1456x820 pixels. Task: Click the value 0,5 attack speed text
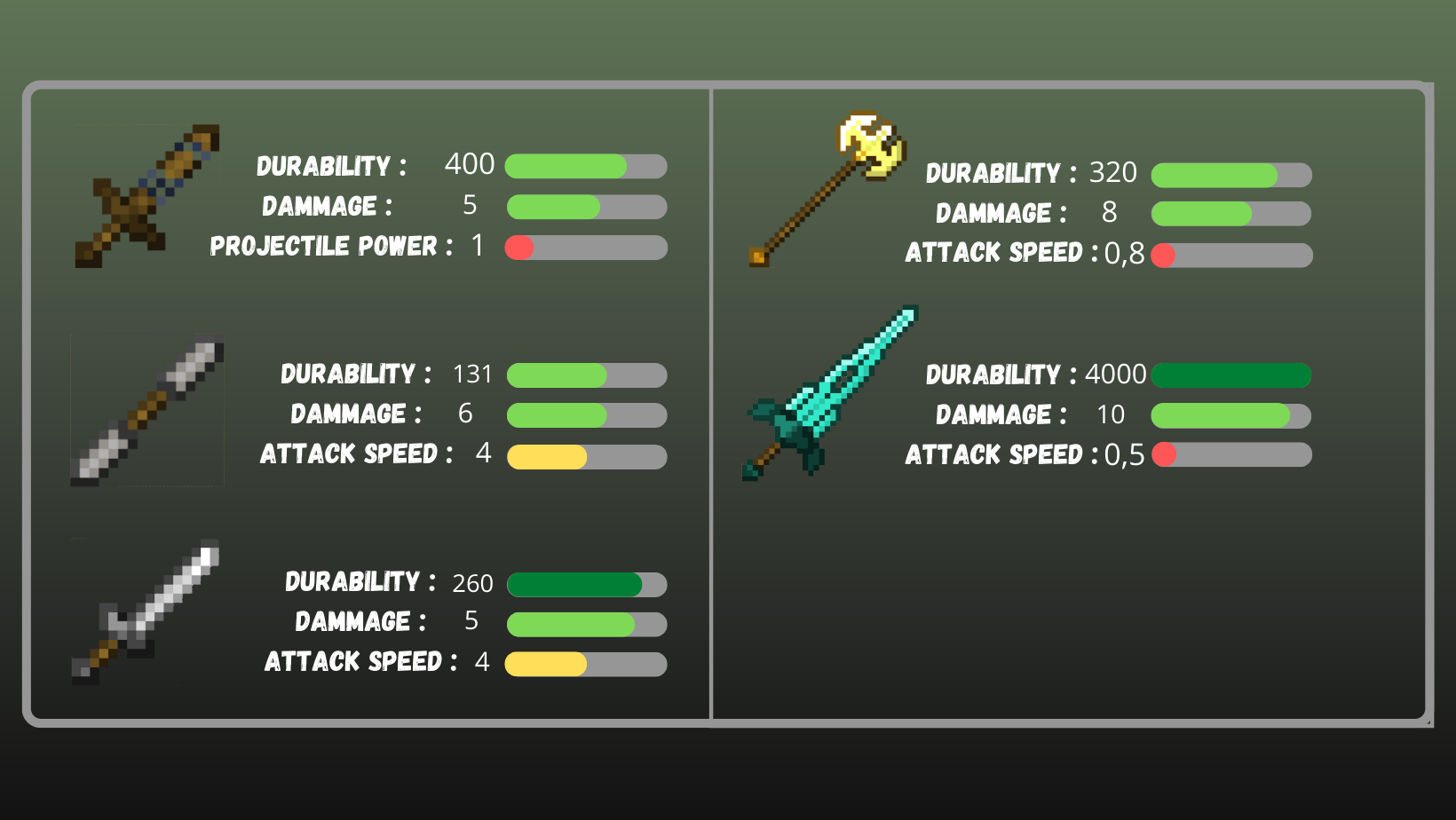pos(1125,454)
